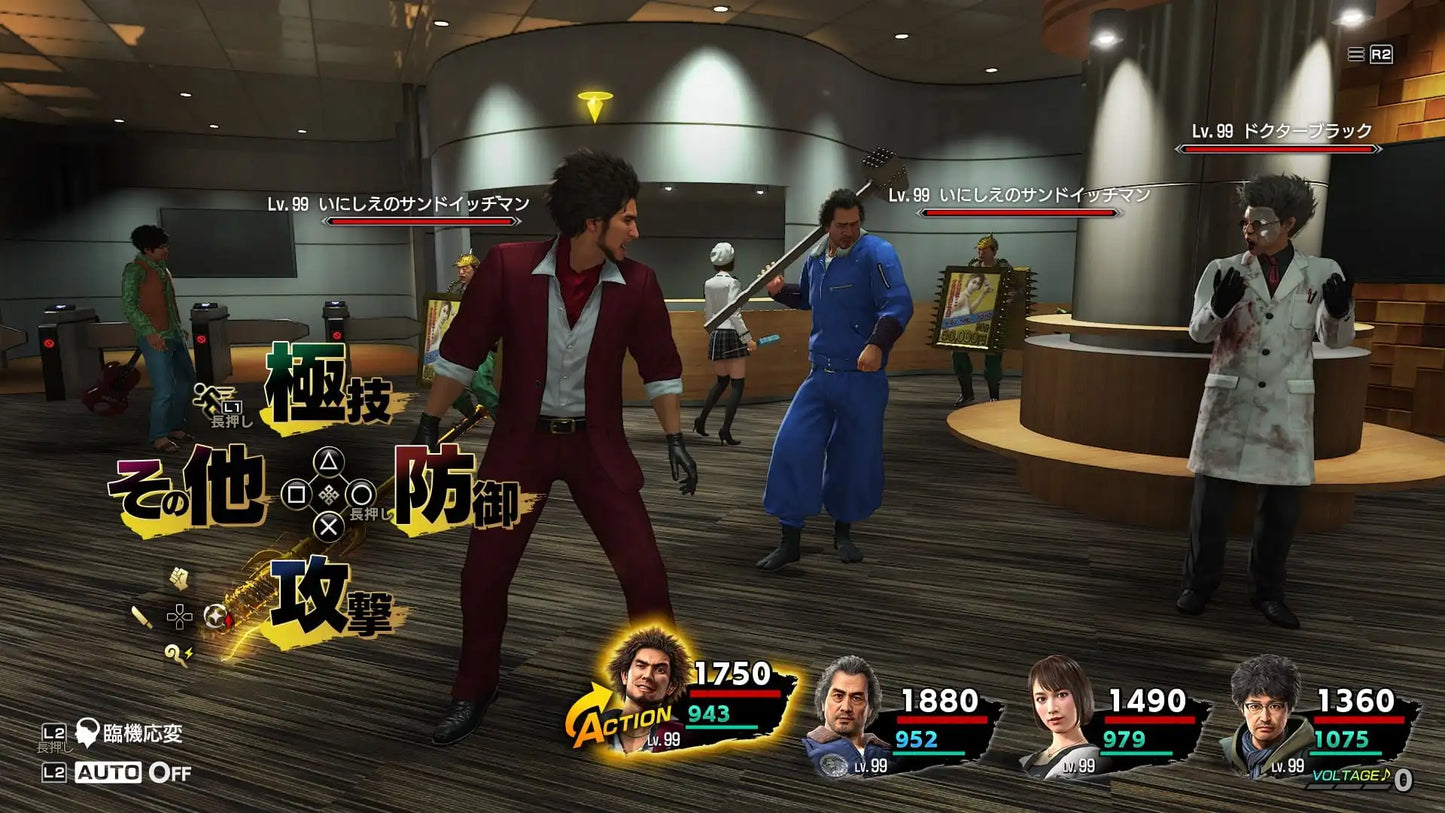1445x813 pixels.
Task: Click the running escape icon next to L1
Action: point(208,400)
